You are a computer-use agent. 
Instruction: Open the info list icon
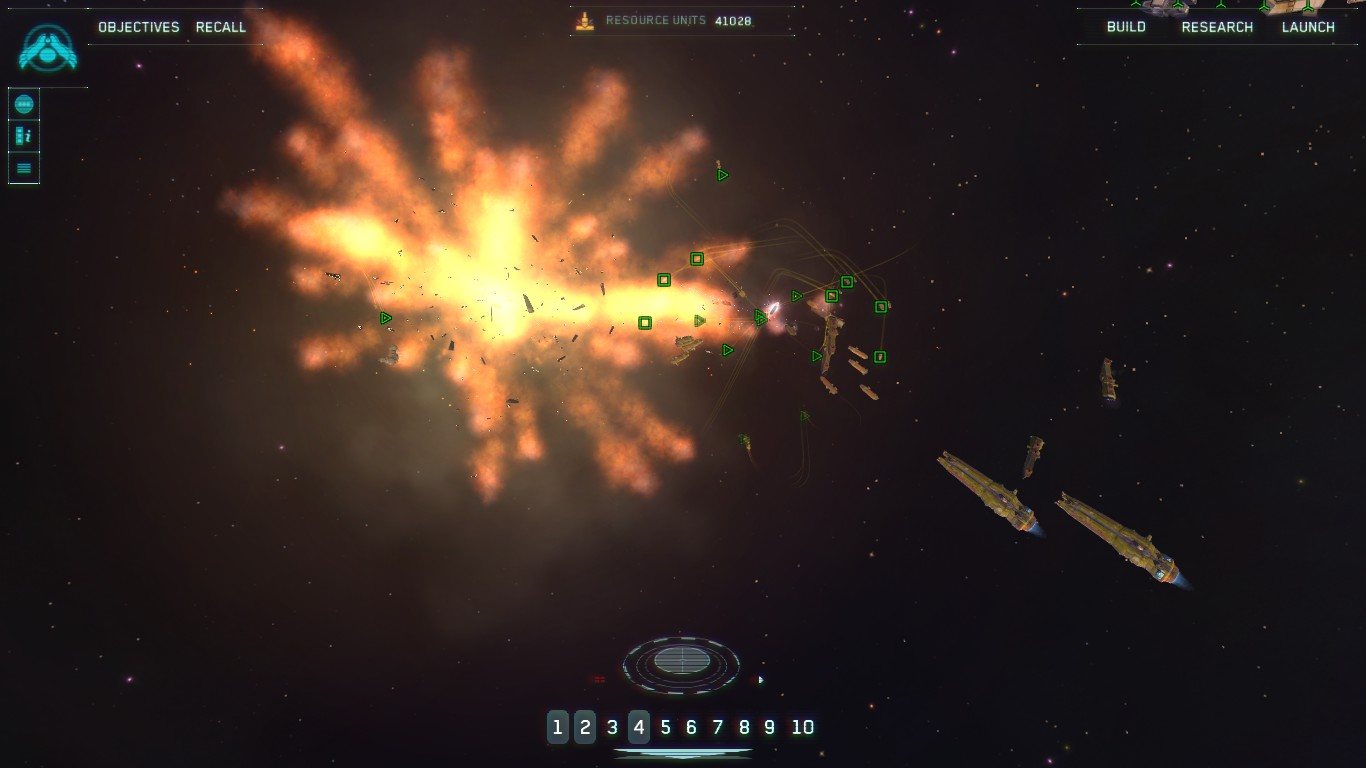point(24,136)
